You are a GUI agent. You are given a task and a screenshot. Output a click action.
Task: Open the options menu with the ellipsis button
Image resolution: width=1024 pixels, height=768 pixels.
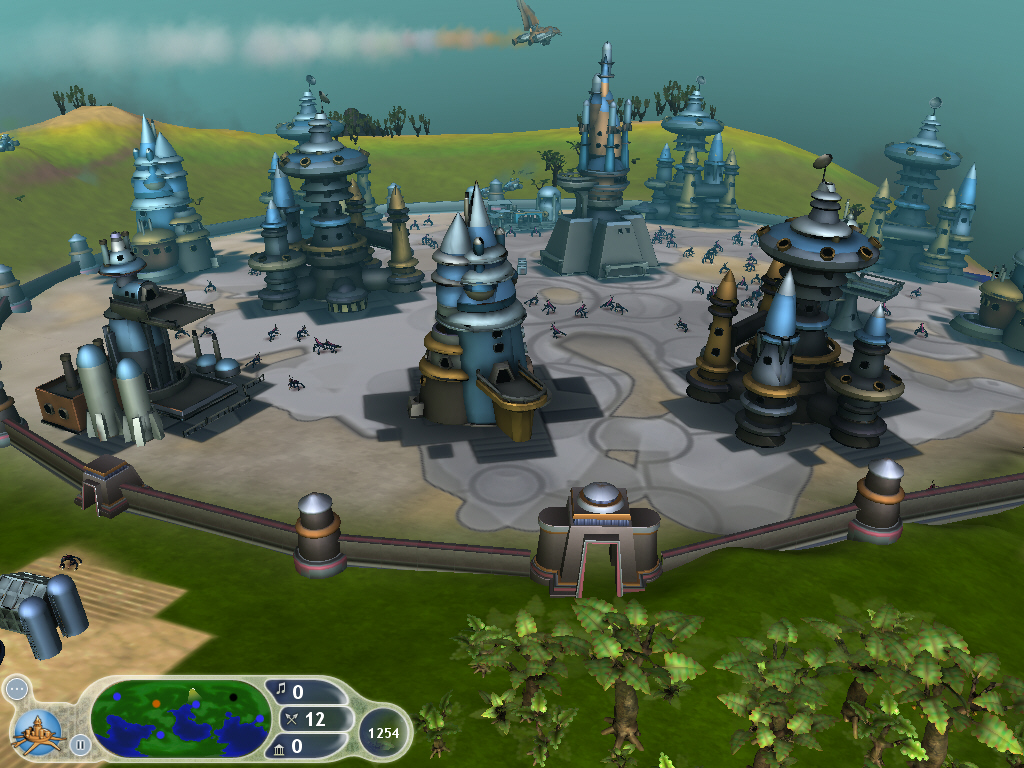click(x=15, y=689)
